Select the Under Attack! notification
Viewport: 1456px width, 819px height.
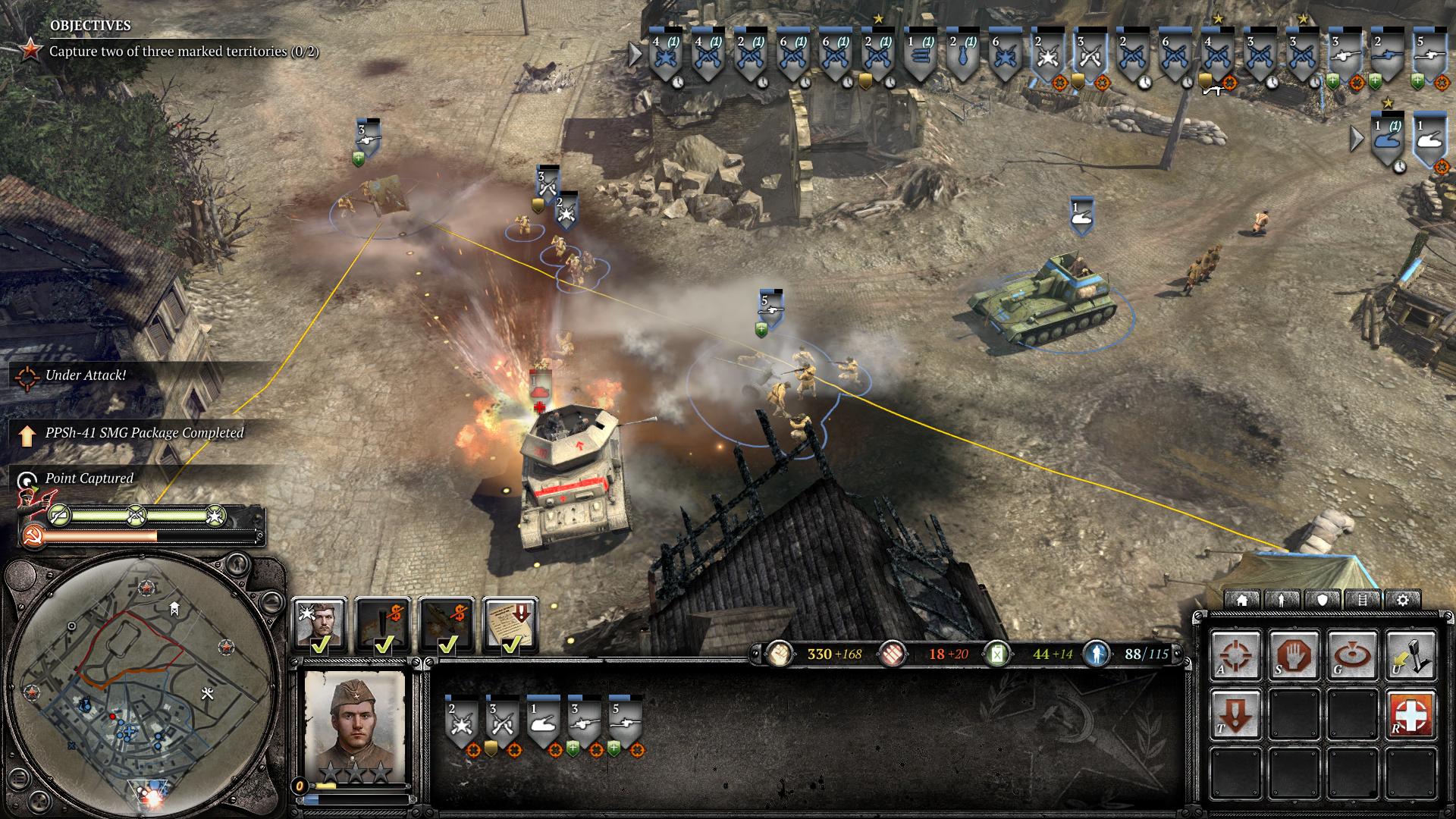[x=85, y=375]
